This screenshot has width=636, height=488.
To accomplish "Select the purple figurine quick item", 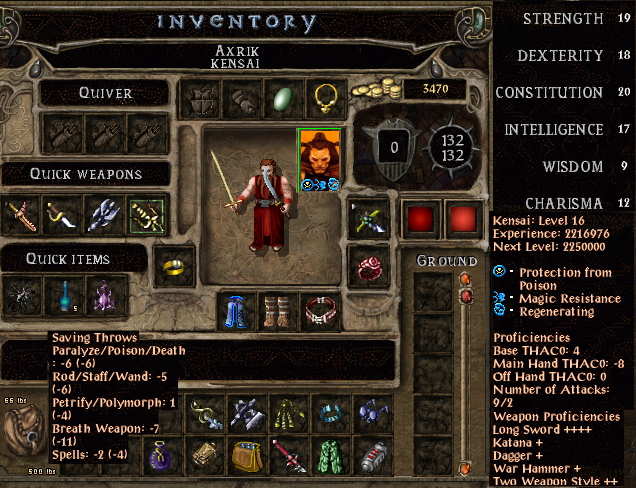I will [105, 298].
